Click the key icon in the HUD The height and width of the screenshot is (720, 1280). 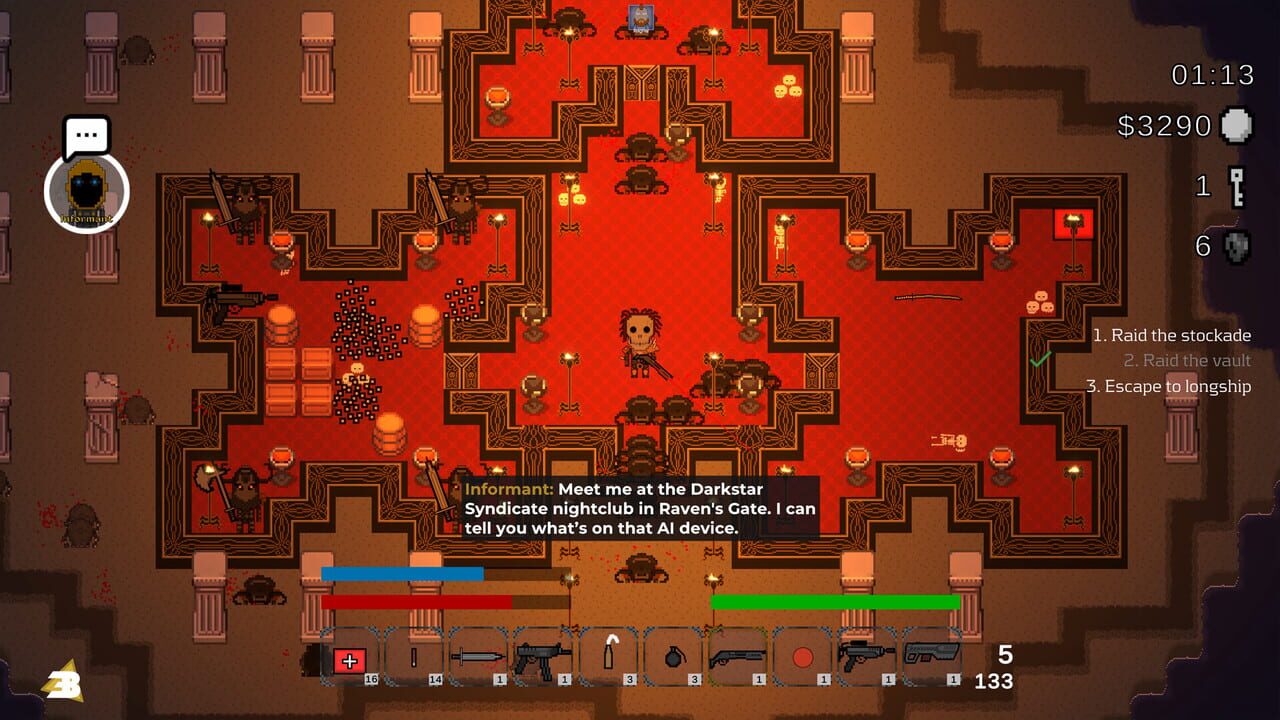click(x=1240, y=185)
